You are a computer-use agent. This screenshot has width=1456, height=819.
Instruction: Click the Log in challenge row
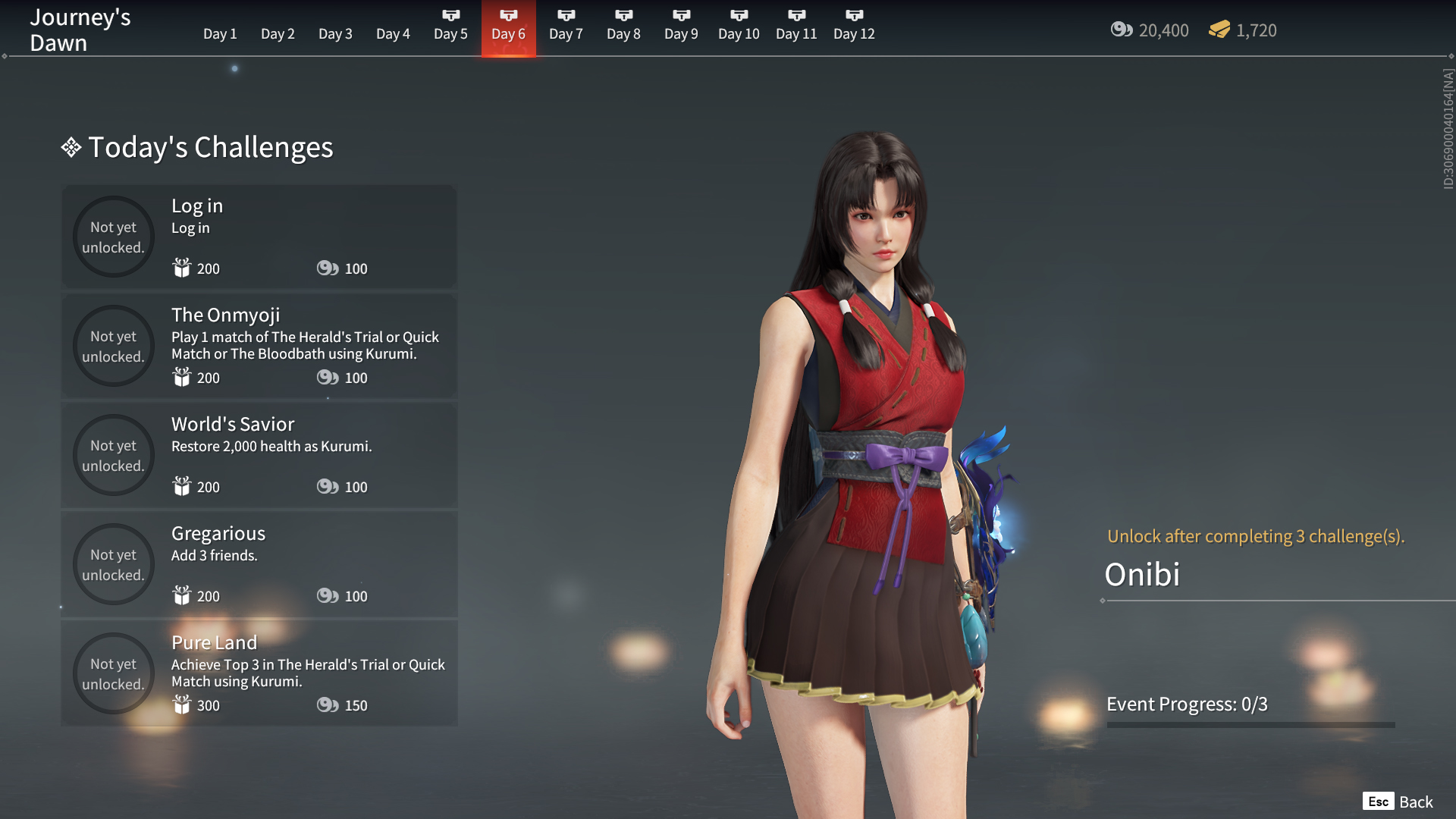point(259,237)
